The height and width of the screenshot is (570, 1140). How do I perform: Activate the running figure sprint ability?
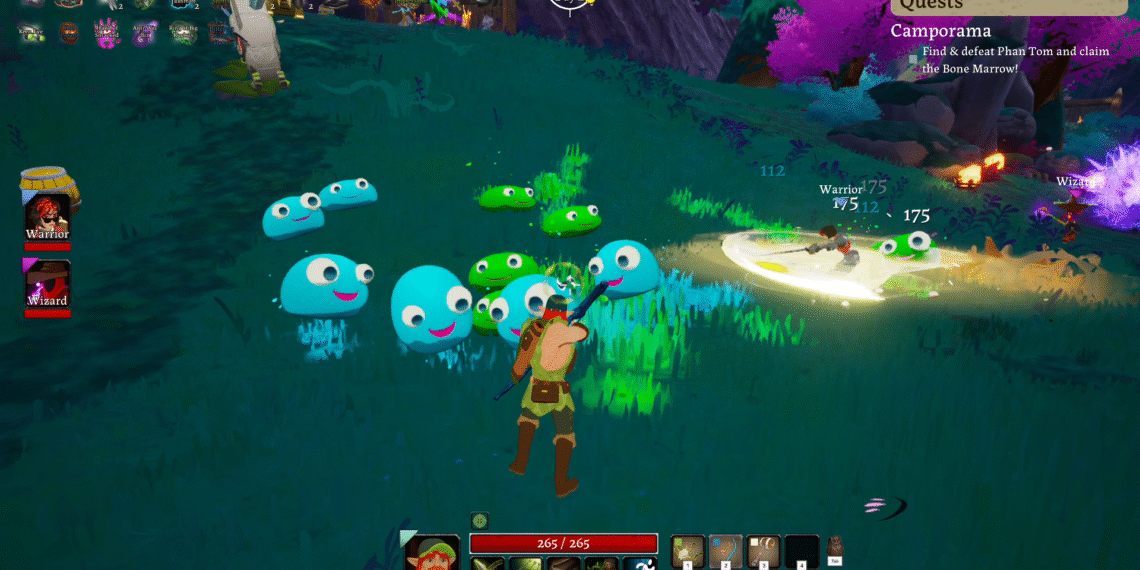pos(640,564)
